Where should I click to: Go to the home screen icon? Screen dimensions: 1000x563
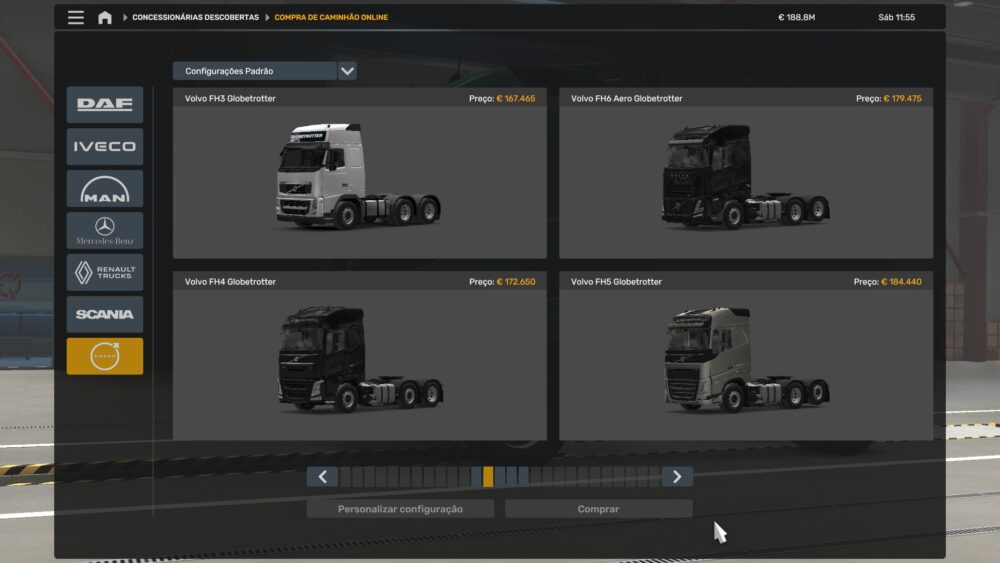pos(105,17)
